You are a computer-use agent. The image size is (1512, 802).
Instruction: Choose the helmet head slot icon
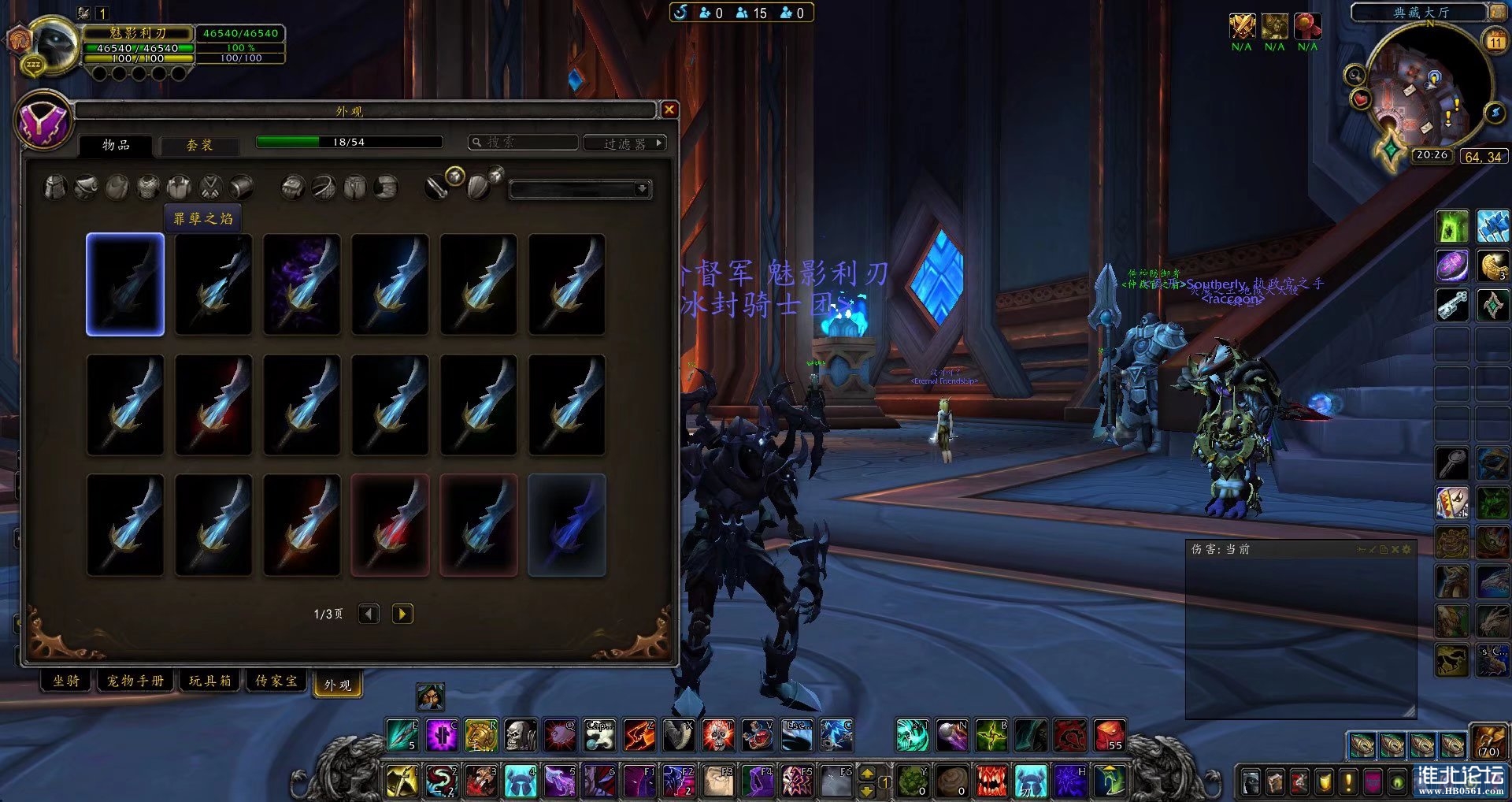(54, 188)
